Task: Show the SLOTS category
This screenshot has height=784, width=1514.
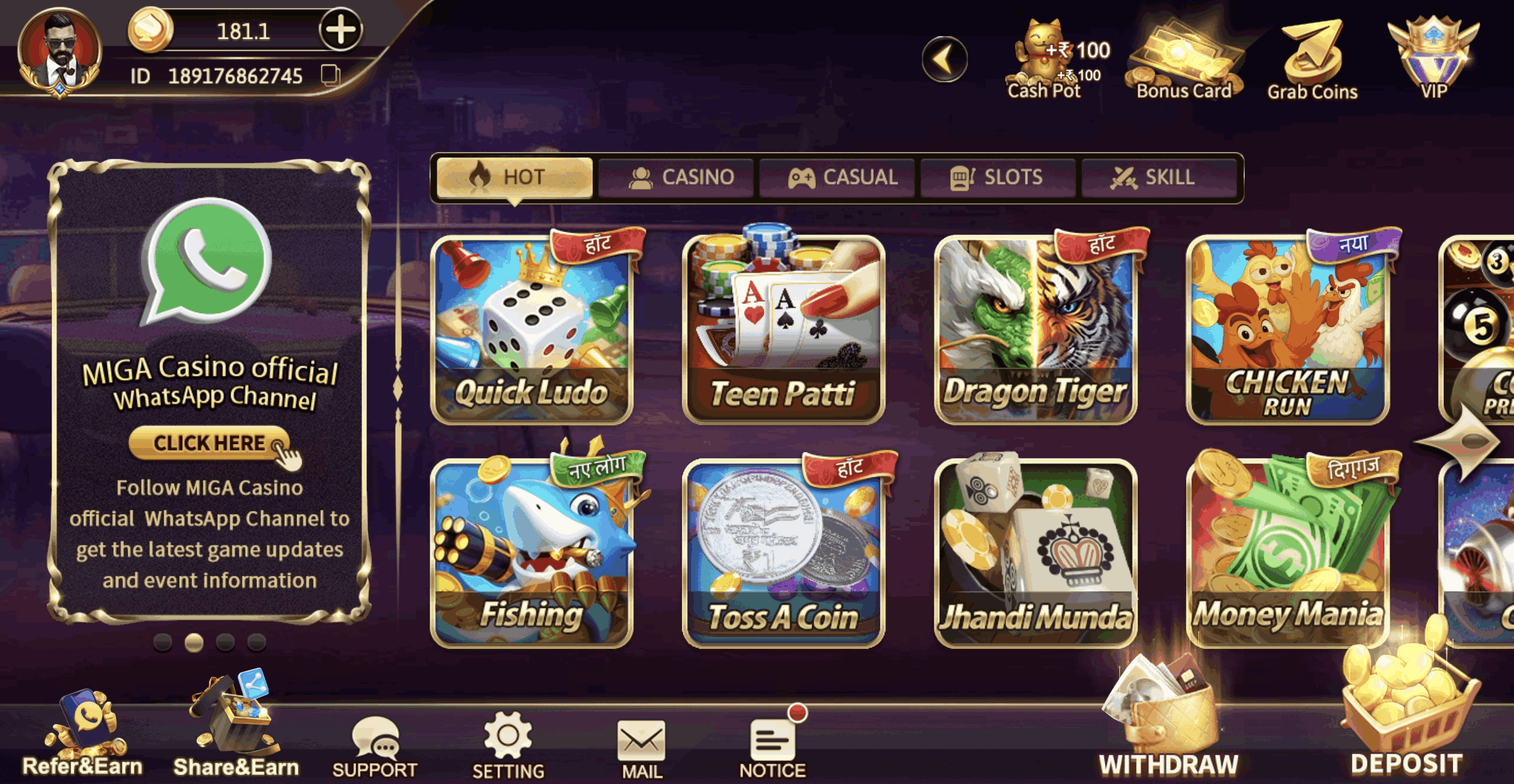Action: click(998, 178)
